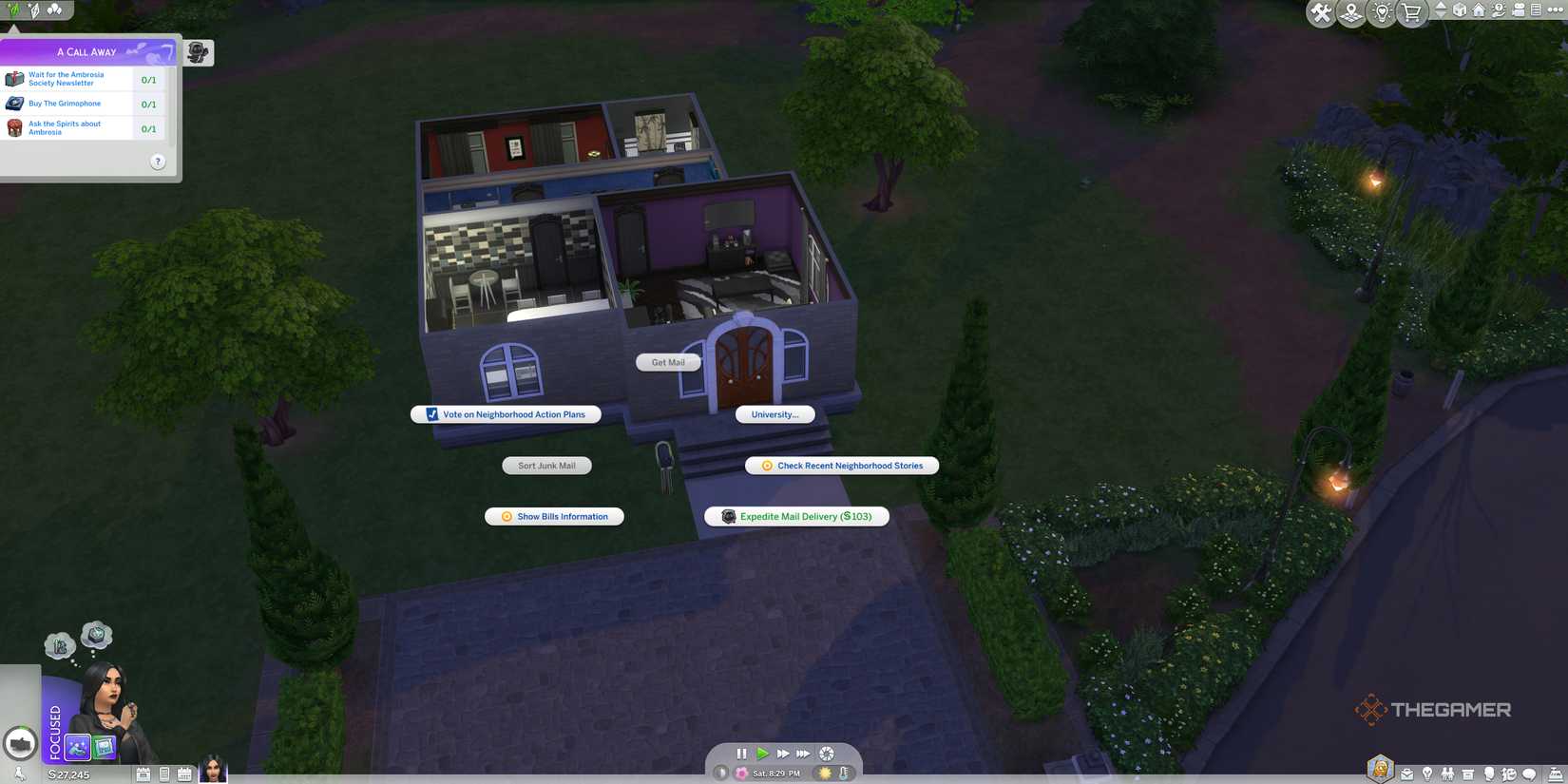Open the video capture camera icon
Viewport: 1568px width, 784px height.
click(1519, 11)
